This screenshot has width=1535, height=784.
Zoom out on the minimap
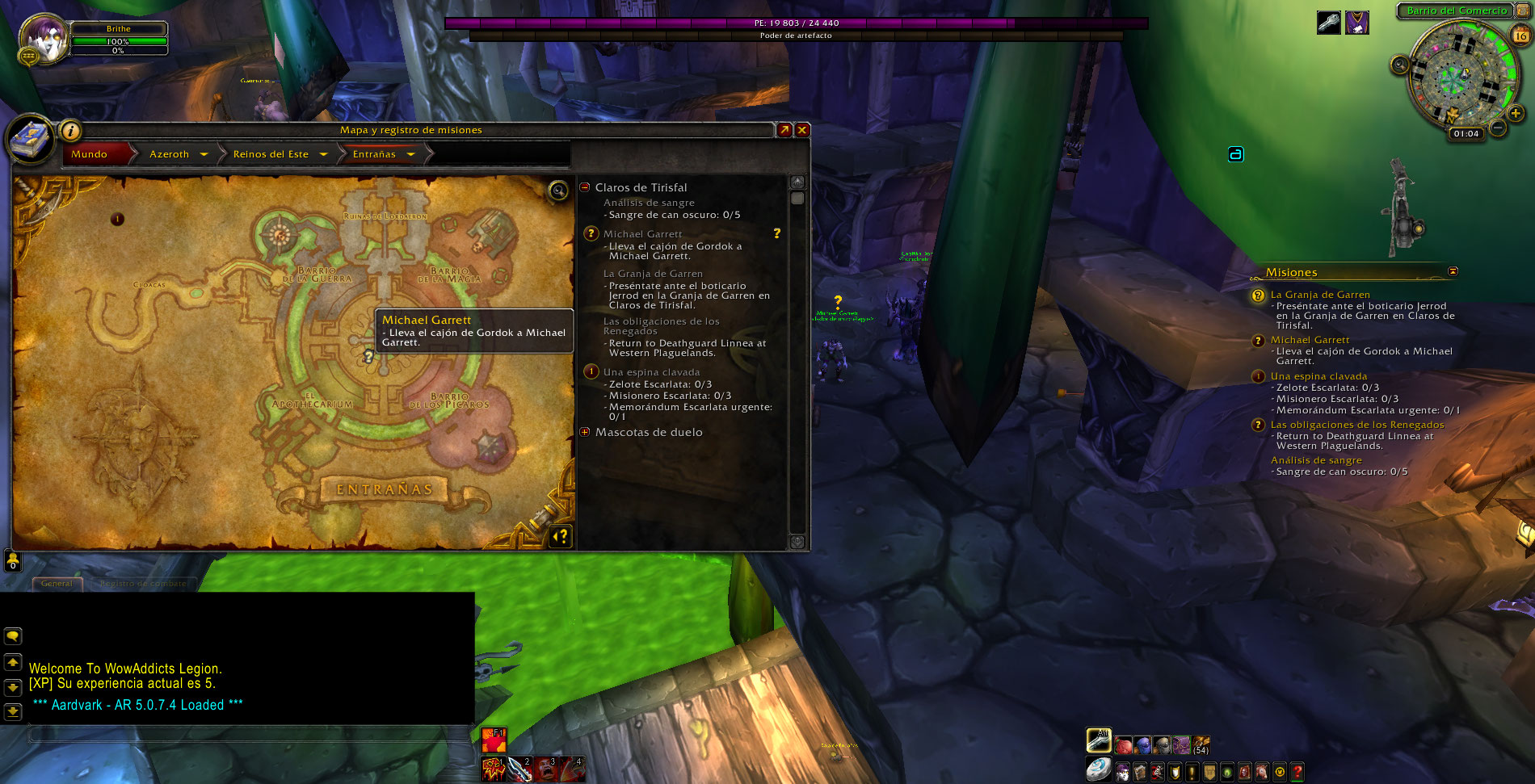click(1498, 128)
